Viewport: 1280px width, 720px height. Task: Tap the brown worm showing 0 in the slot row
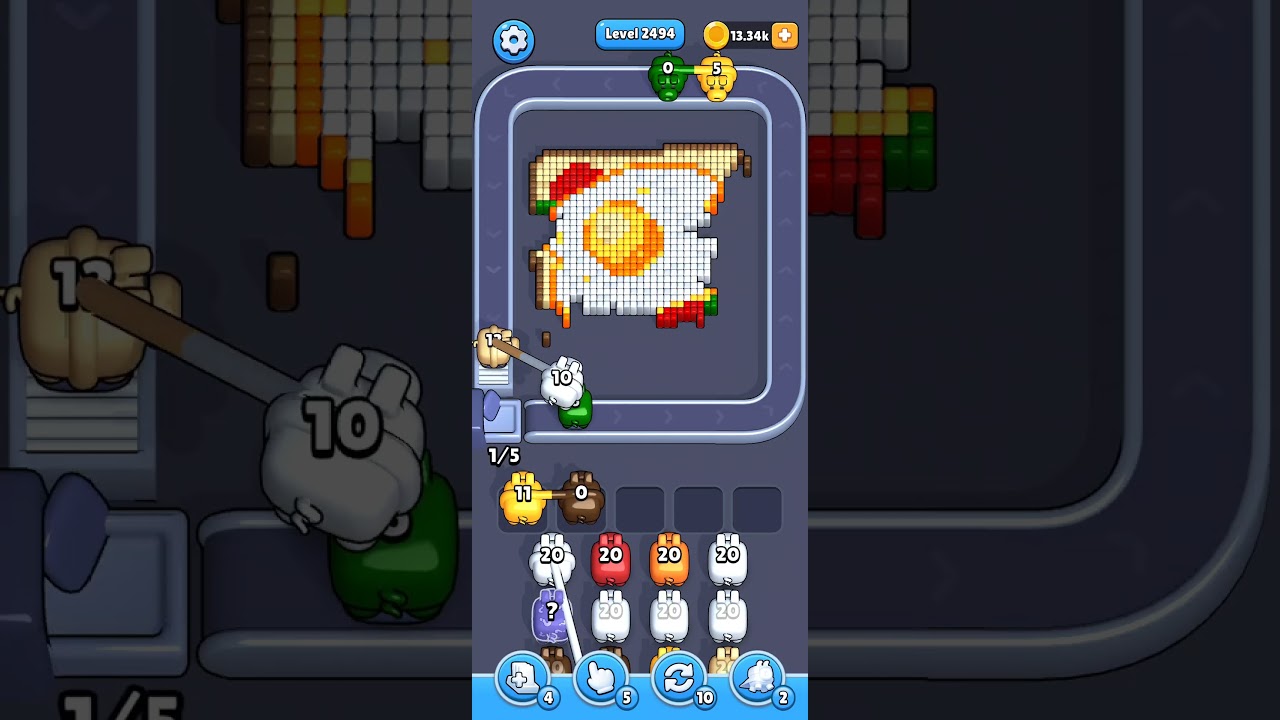pos(580,497)
